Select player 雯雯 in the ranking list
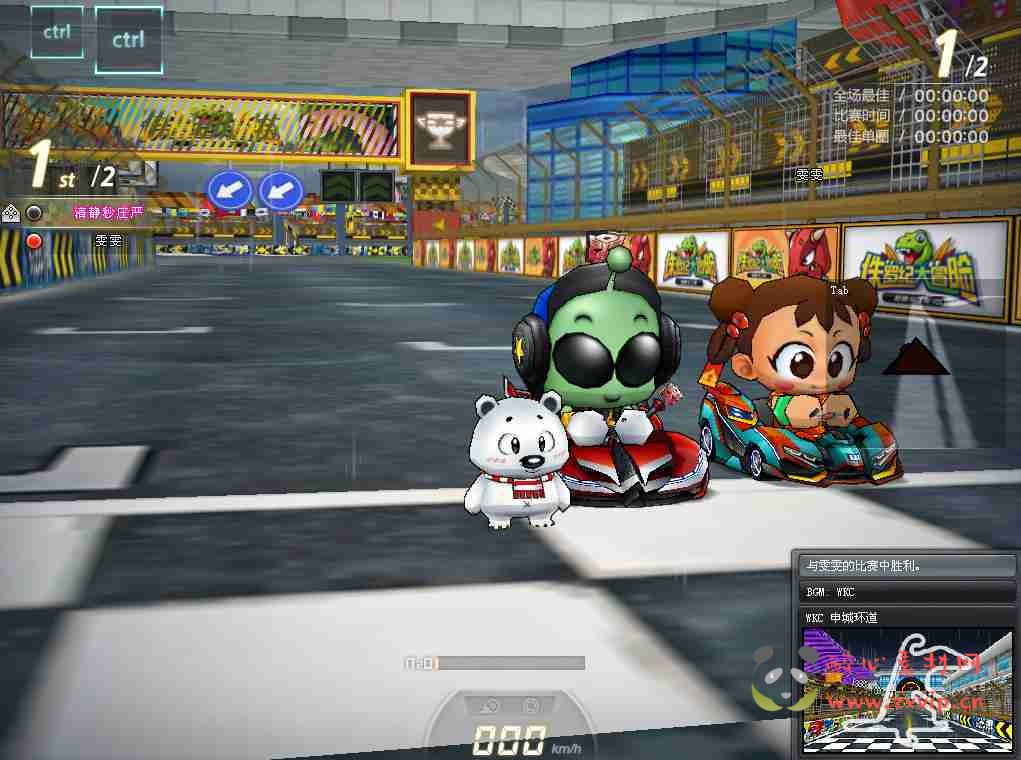This screenshot has height=760, width=1021. pos(107,241)
